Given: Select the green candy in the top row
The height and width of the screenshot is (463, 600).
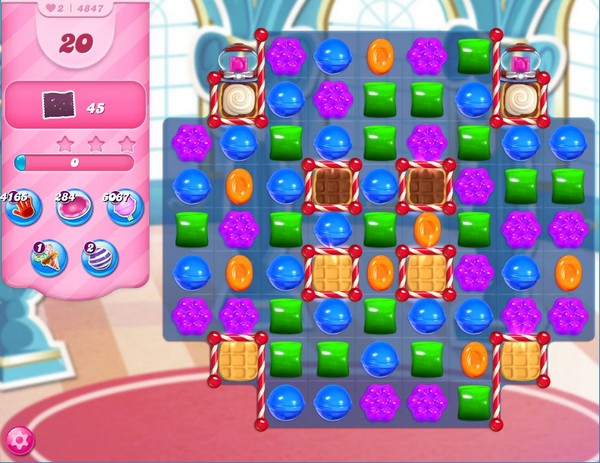Looking at the screenshot, I should tap(474, 56).
